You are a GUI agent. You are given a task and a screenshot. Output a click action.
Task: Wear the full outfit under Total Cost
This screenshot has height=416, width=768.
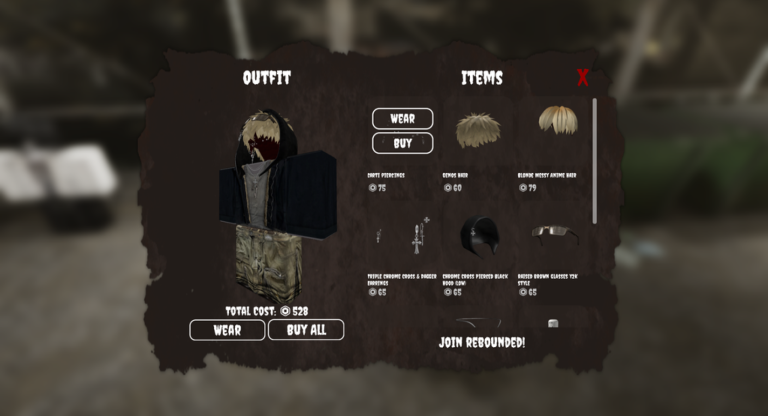[x=227, y=330]
